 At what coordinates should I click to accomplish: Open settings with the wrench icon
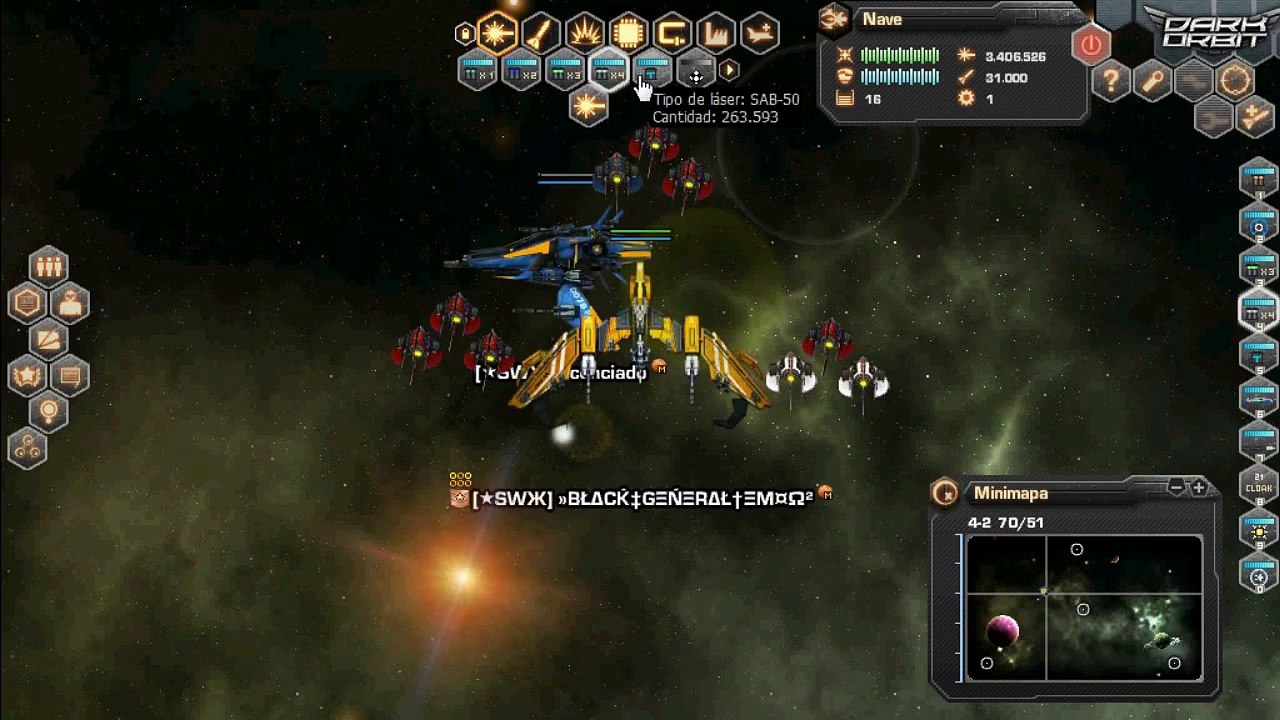[1153, 81]
